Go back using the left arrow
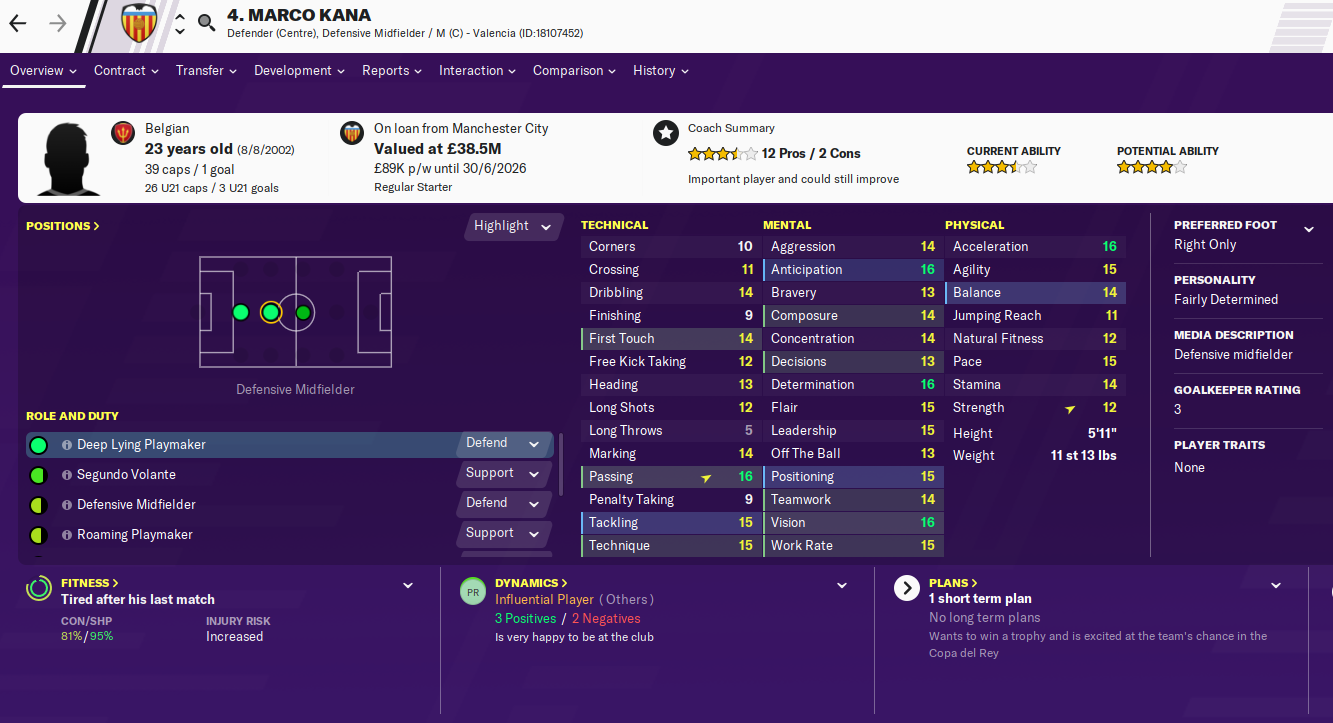Screen dimensions: 1333x723 click(18, 23)
